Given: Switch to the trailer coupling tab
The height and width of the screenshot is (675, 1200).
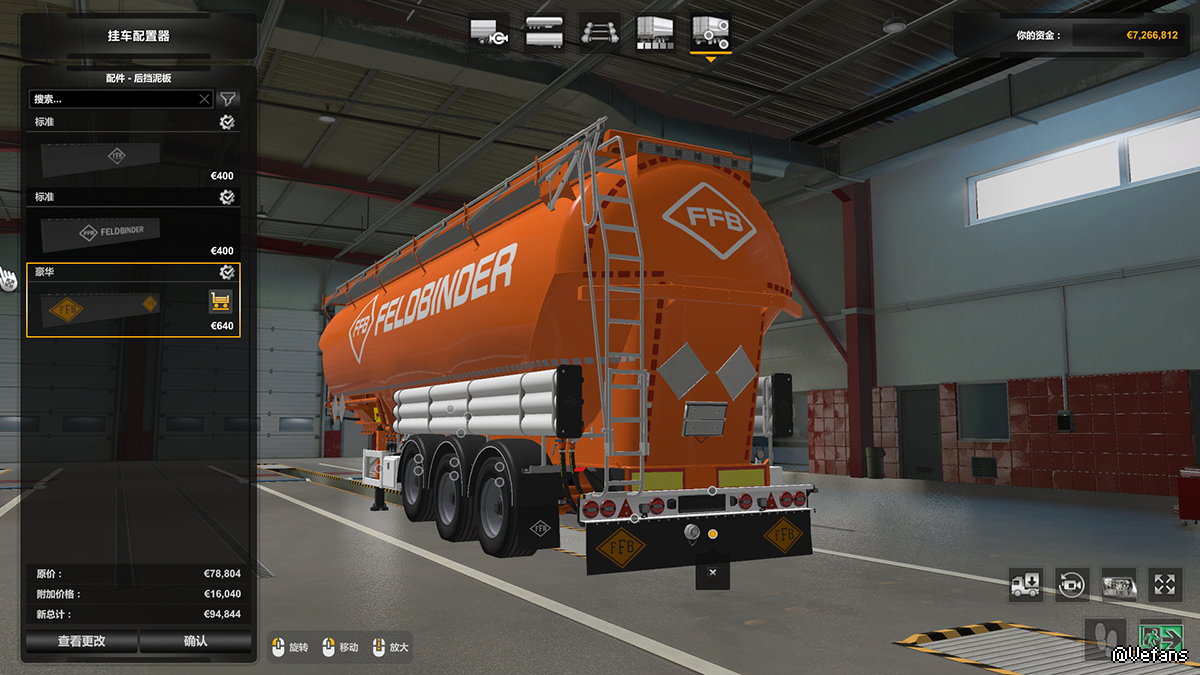Looking at the screenshot, I should point(489,33).
